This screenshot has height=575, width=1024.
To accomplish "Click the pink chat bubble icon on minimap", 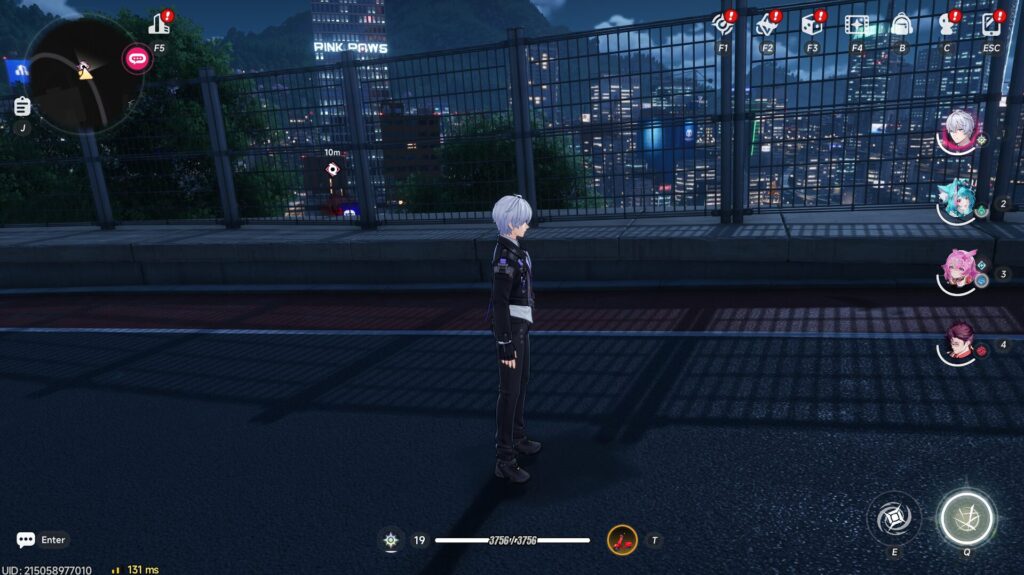I will tap(137, 58).
